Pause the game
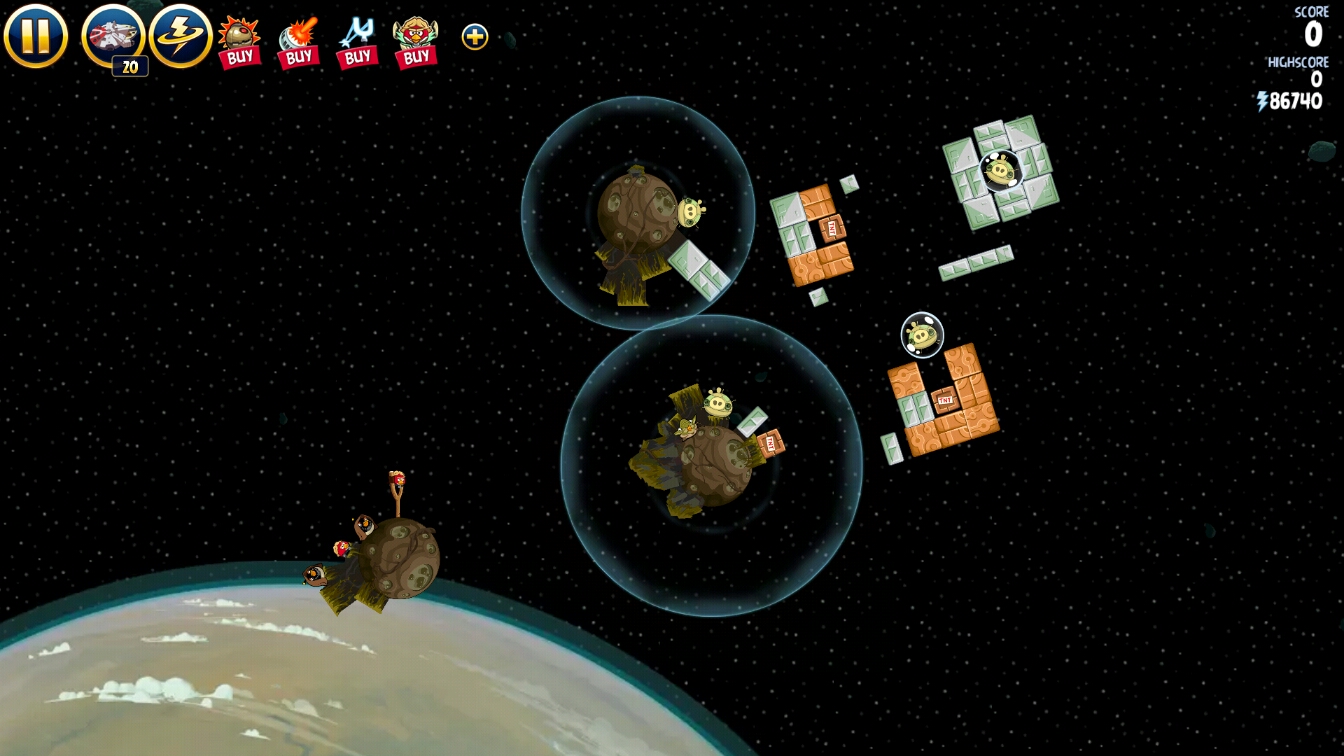 click(35, 36)
